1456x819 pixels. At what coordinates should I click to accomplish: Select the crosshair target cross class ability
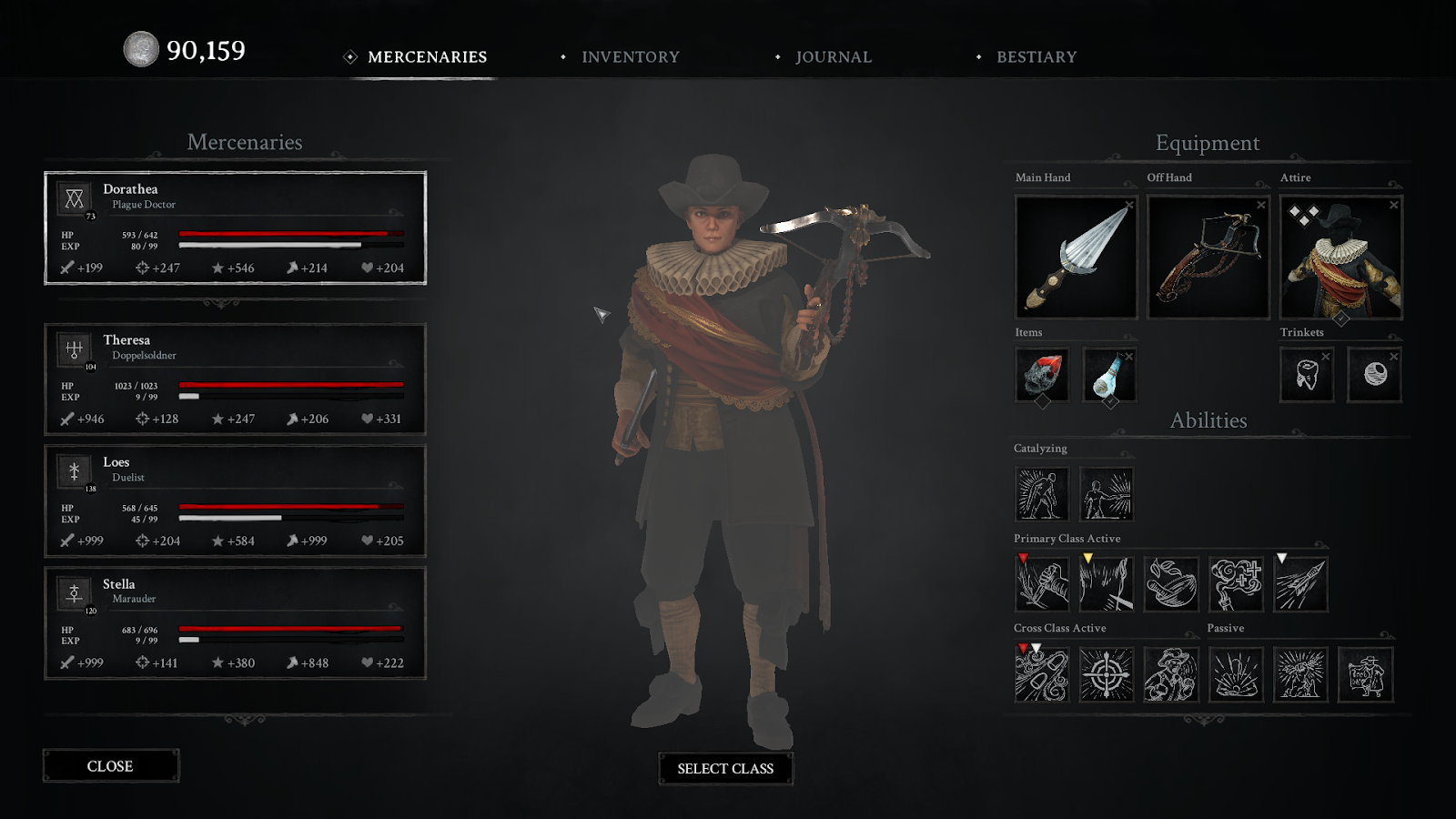tap(1107, 674)
